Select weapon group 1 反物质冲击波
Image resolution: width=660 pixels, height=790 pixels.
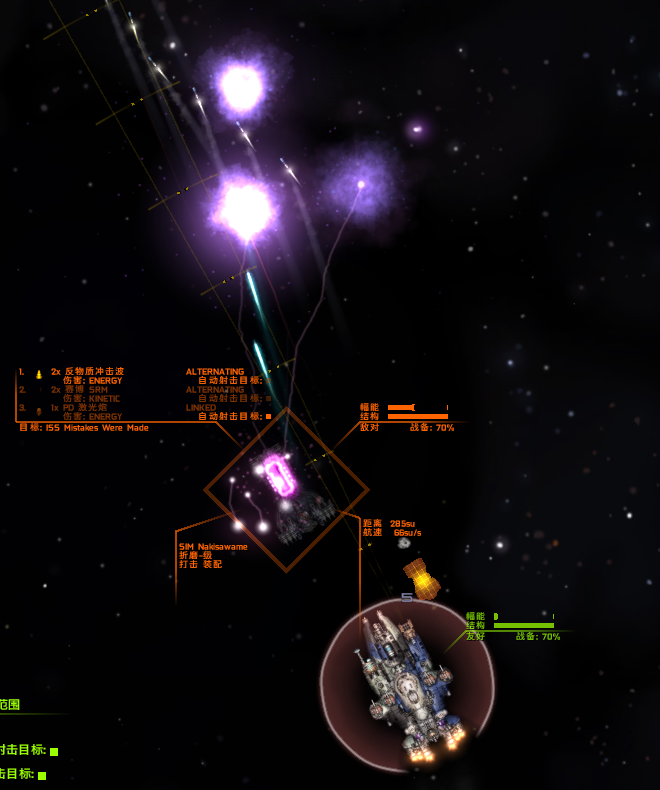point(94,371)
